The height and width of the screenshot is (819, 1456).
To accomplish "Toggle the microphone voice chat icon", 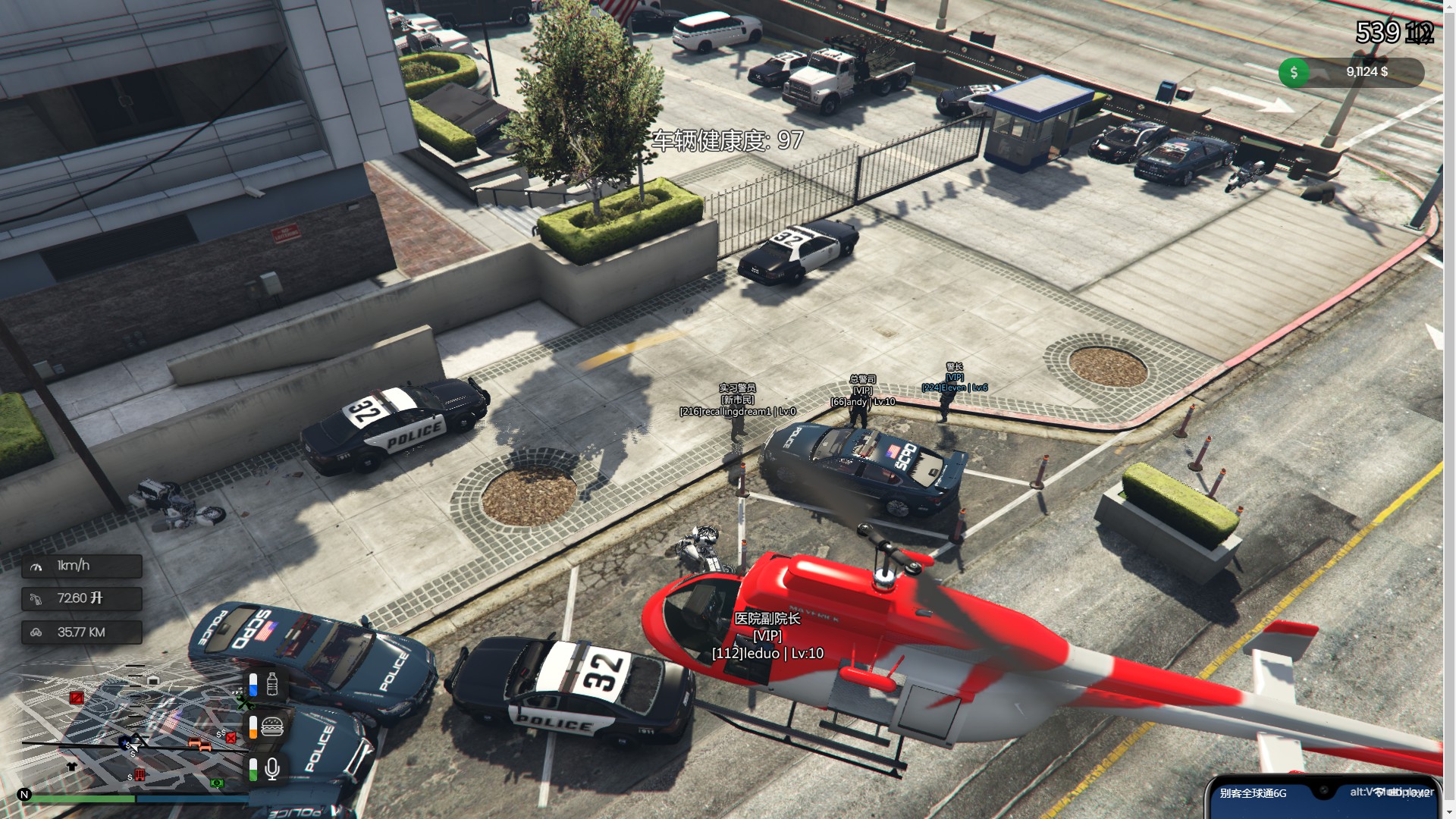I will point(272,769).
